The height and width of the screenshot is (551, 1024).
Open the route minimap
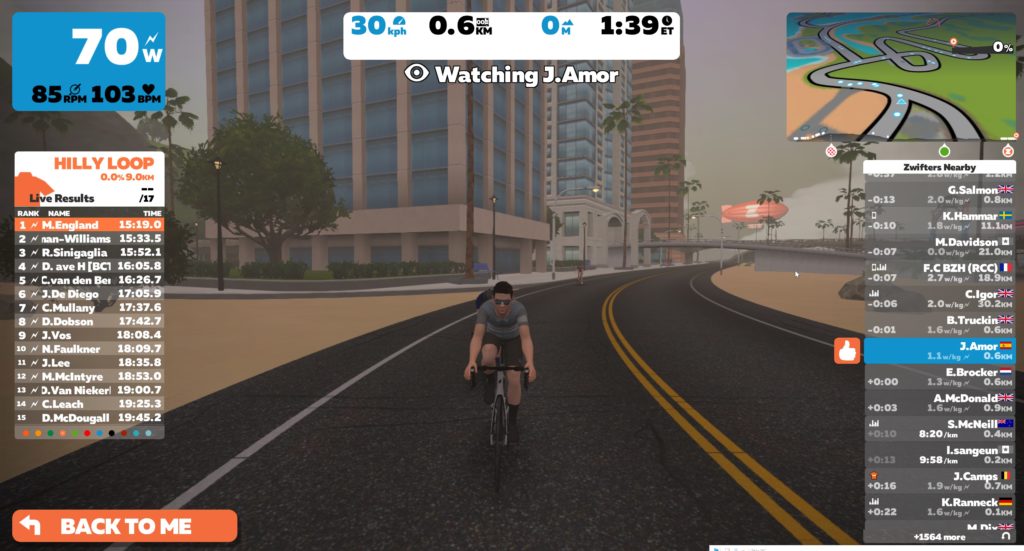[x=901, y=76]
